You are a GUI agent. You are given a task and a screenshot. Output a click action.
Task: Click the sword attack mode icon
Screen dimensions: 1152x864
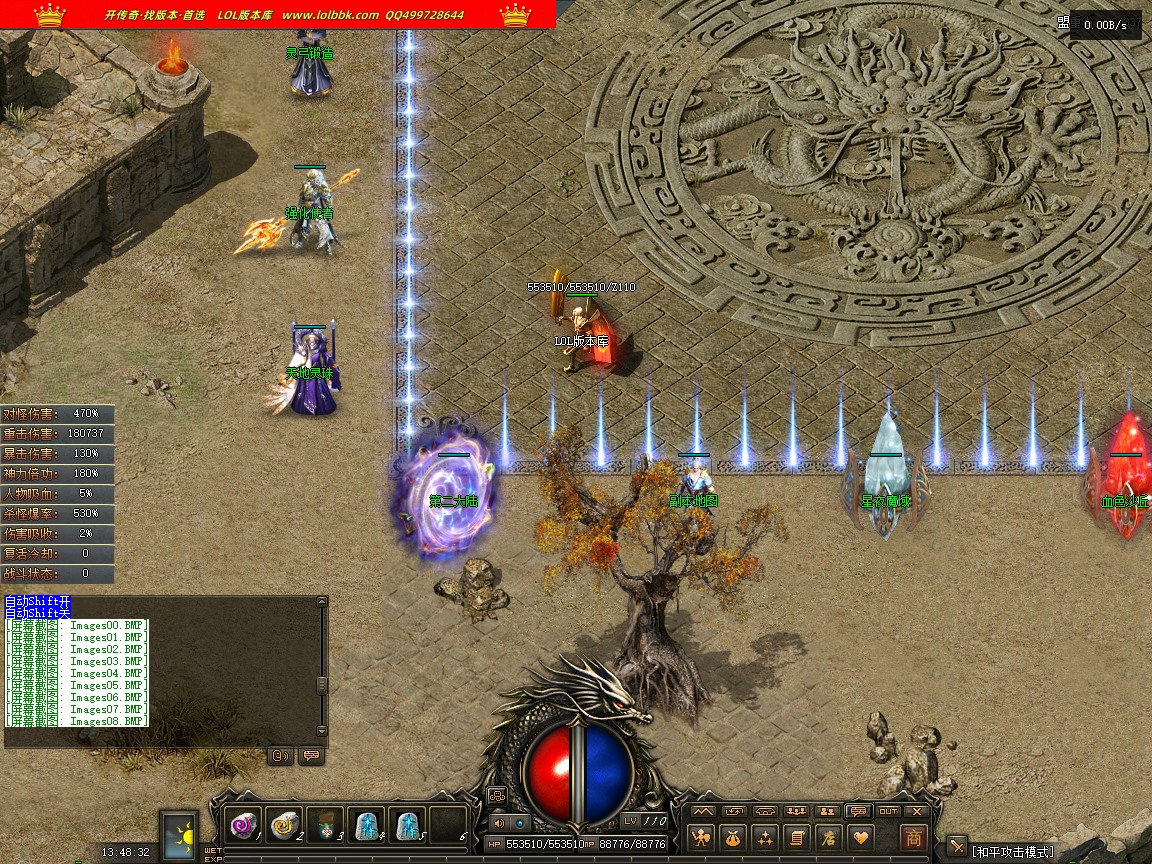957,846
